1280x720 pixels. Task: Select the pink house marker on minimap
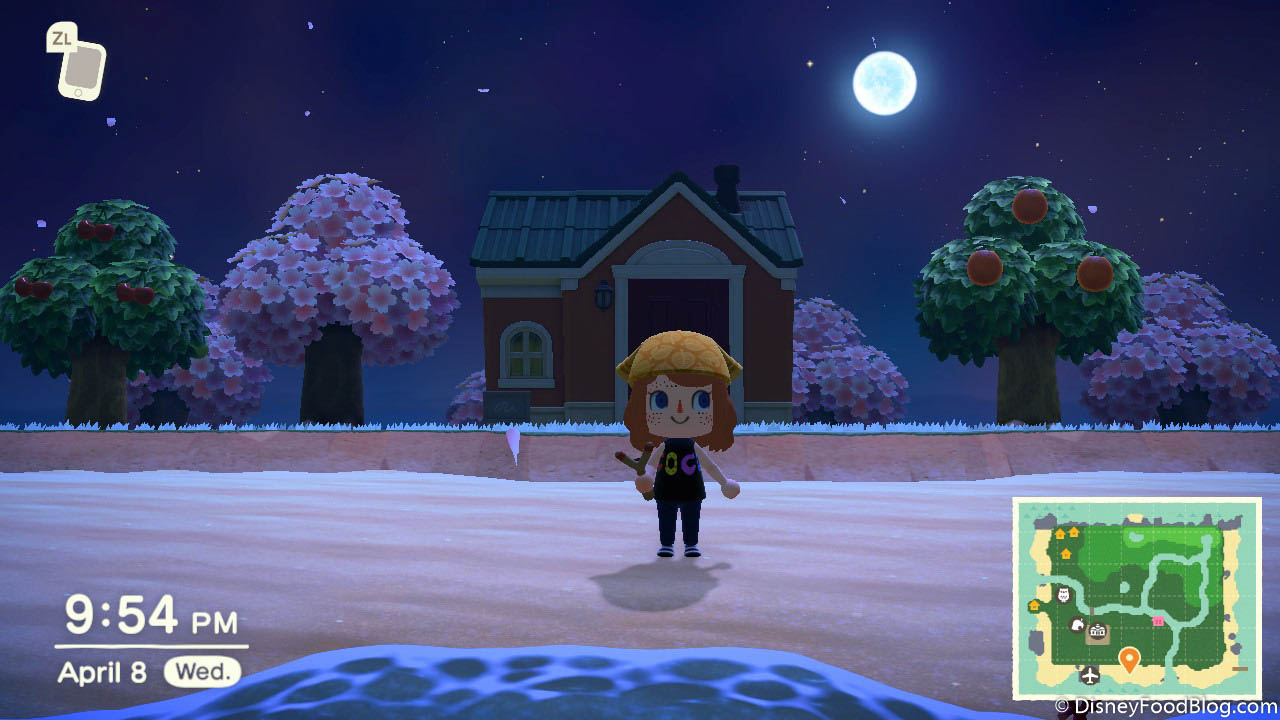pos(1158,621)
